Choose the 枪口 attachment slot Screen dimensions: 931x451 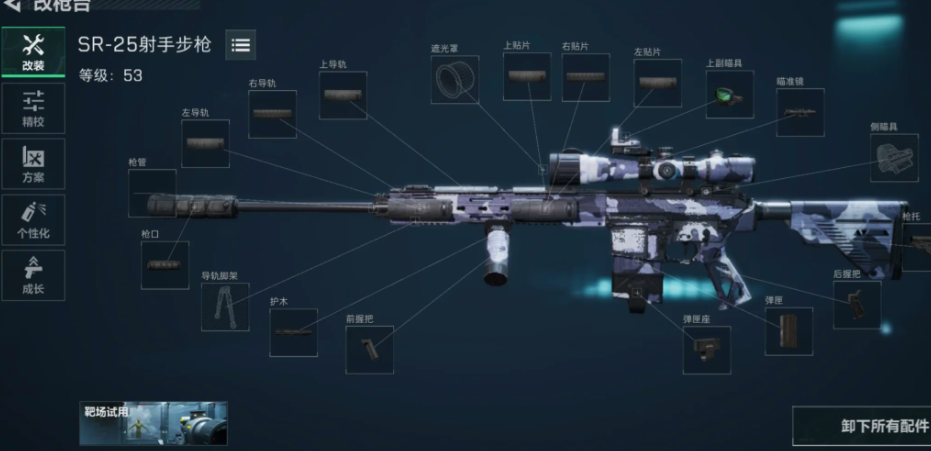coord(164,265)
